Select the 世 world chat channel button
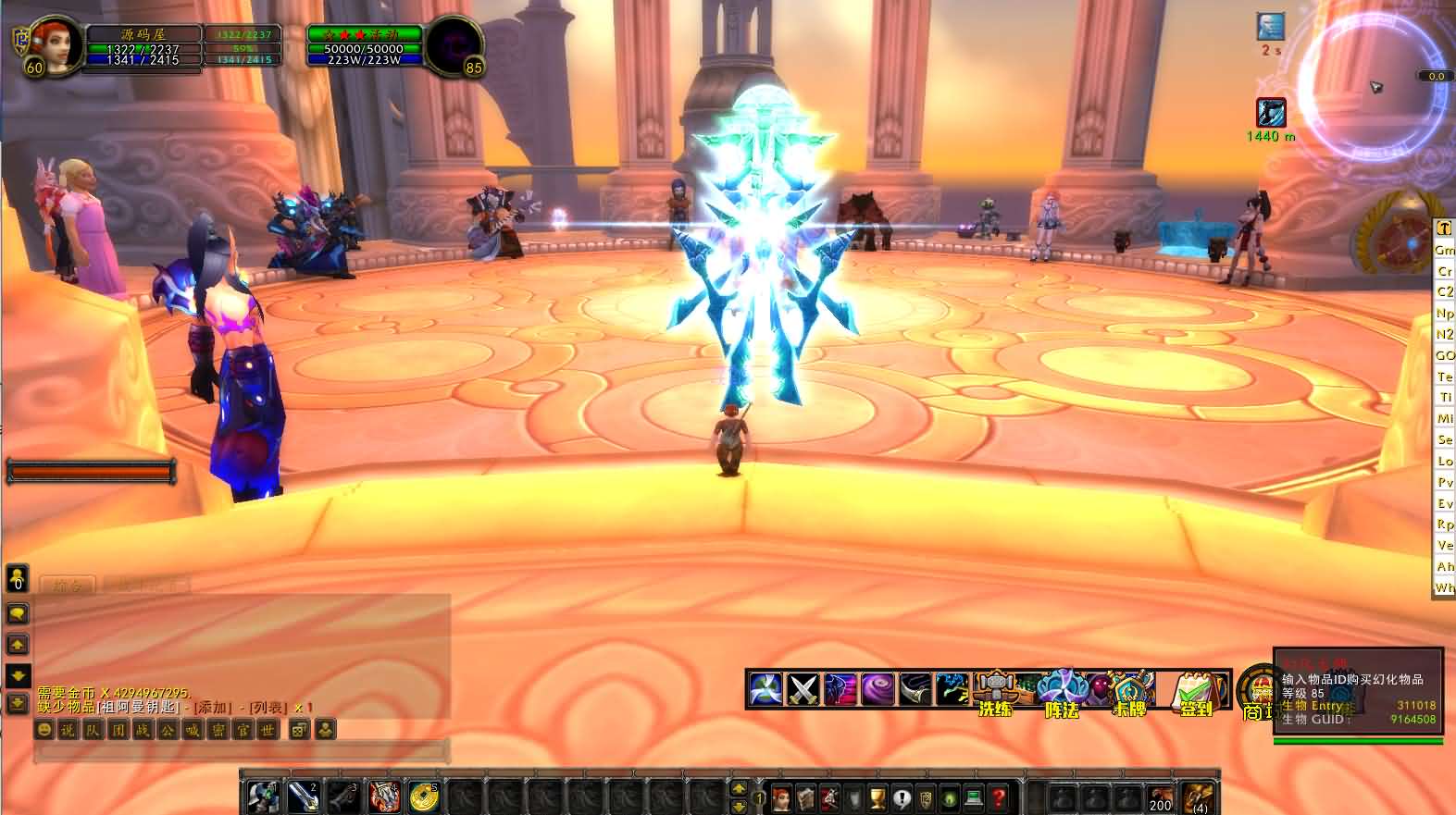Screen dimensions: 1456x815 tap(267, 730)
